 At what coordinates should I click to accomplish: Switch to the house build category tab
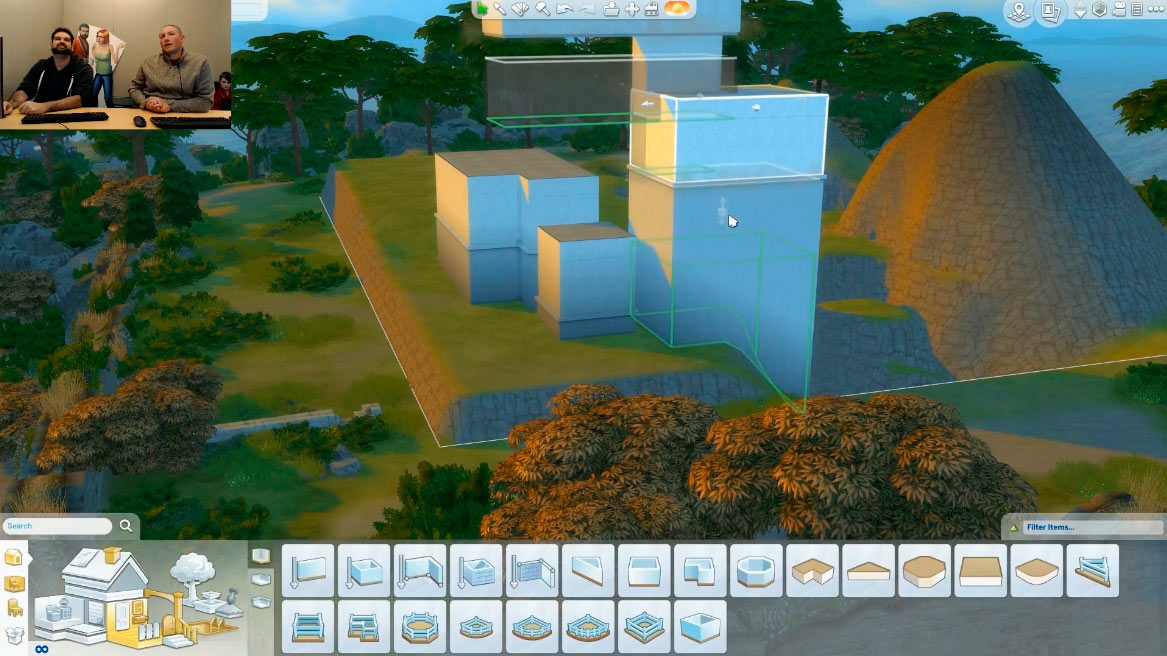[14, 558]
